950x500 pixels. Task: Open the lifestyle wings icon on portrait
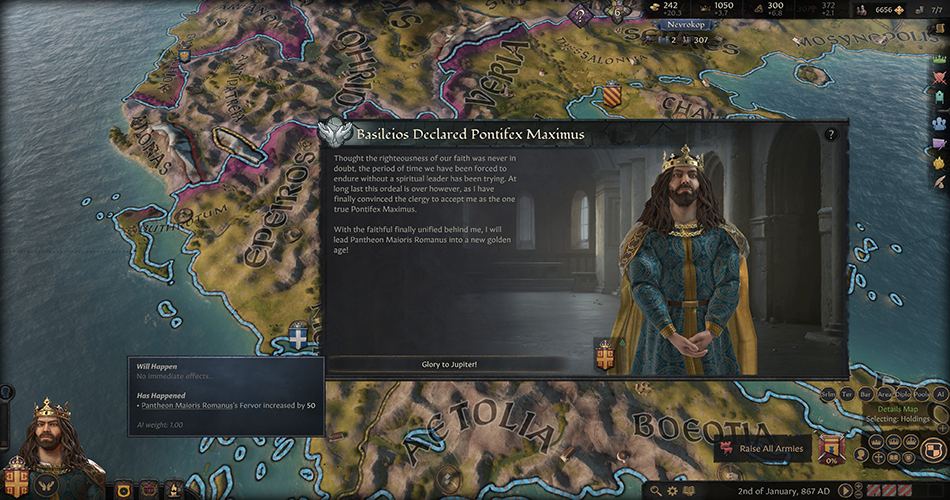coord(46,484)
